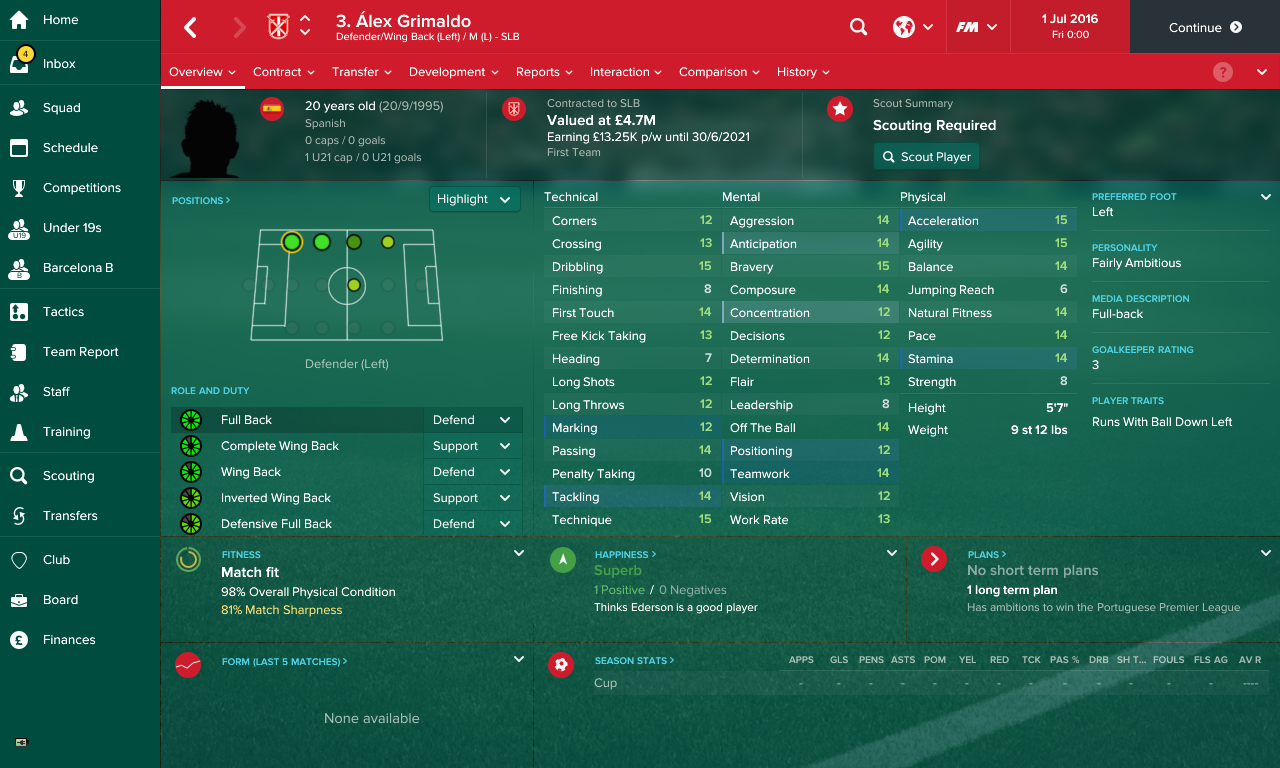The width and height of the screenshot is (1280, 768).
Task: Click the Scout Player button
Action: 926,156
